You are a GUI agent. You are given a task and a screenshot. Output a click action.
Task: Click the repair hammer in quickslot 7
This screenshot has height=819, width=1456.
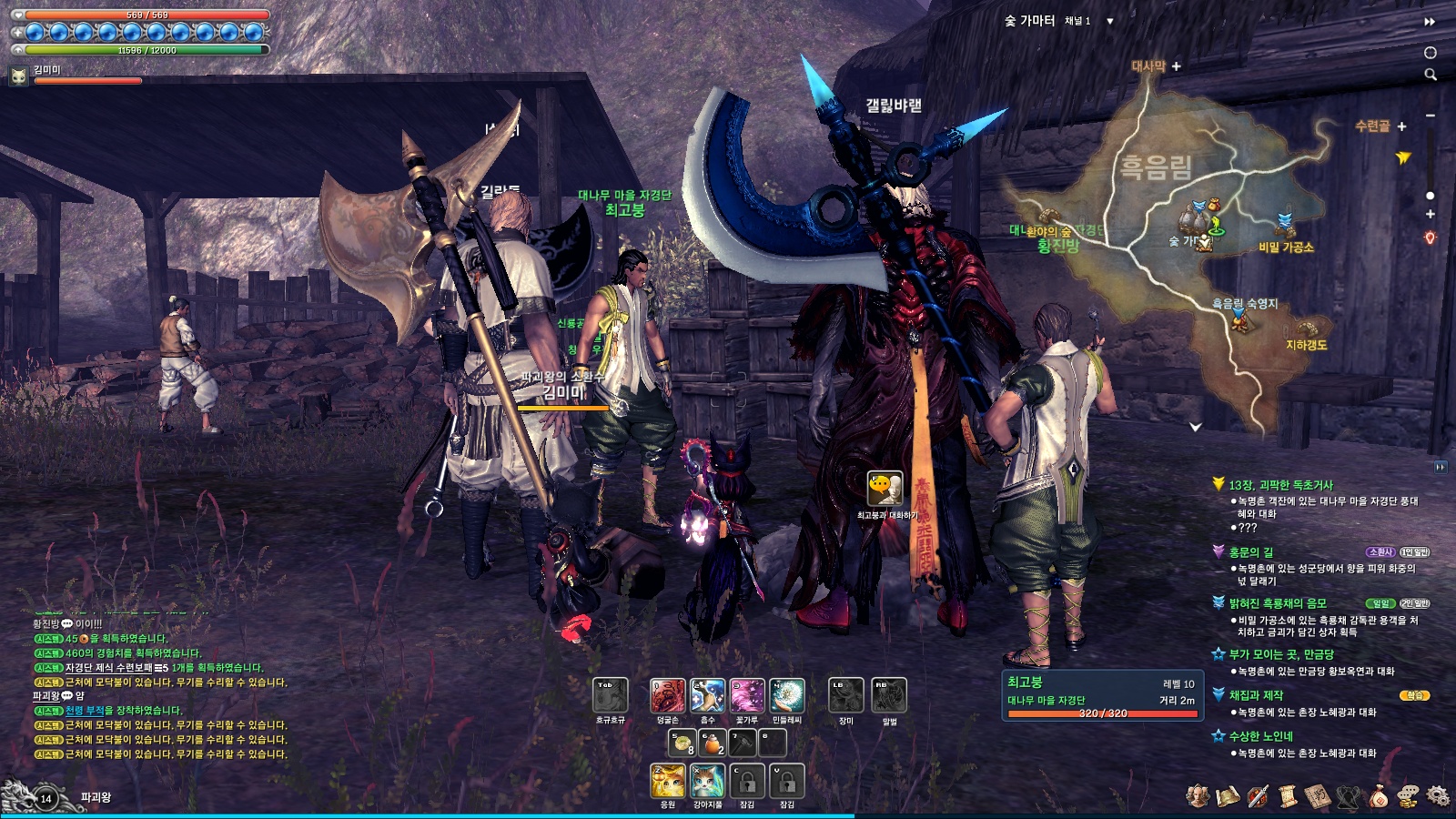742,744
